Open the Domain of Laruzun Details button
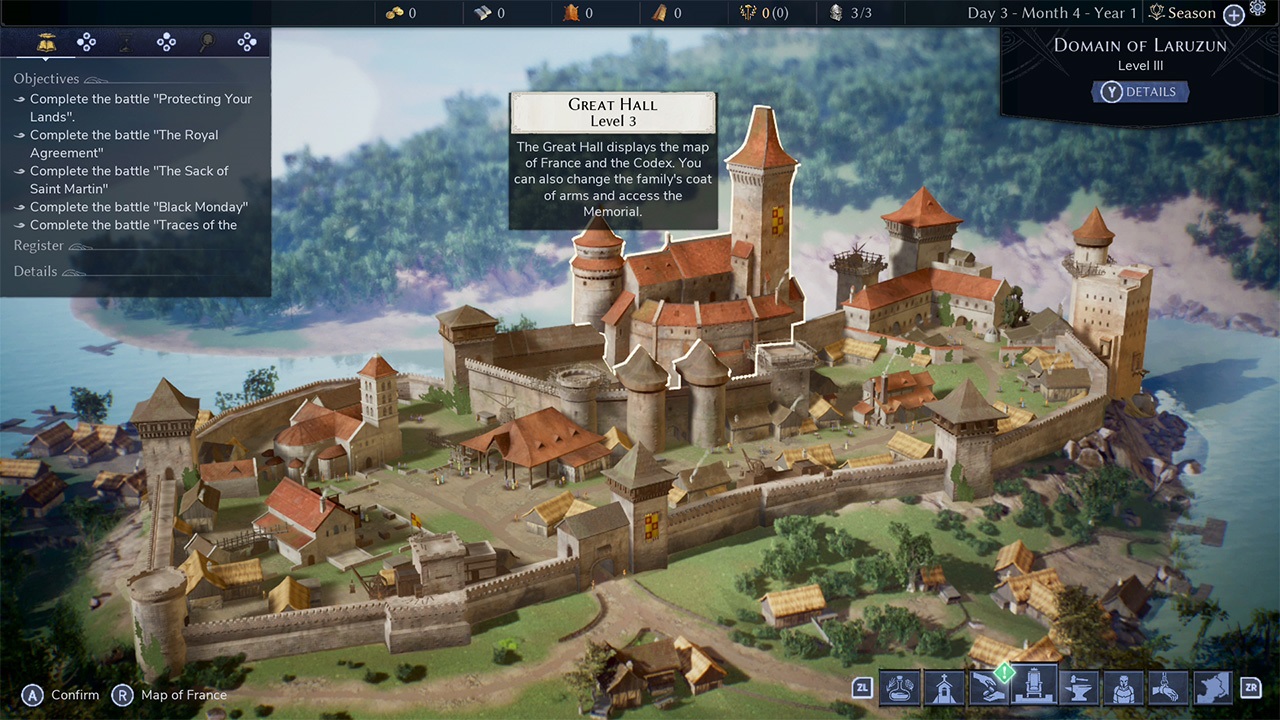This screenshot has height=720, width=1280. pyautogui.click(x=1140, y=91)
